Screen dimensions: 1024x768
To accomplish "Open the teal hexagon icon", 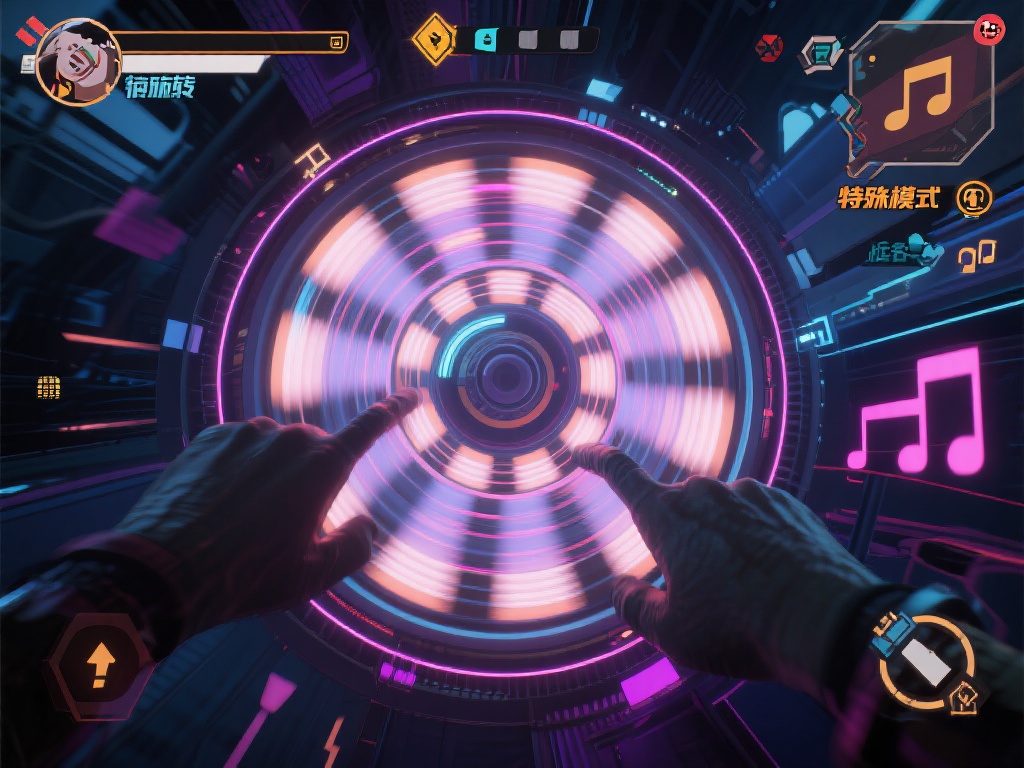I will pos(820,52).
